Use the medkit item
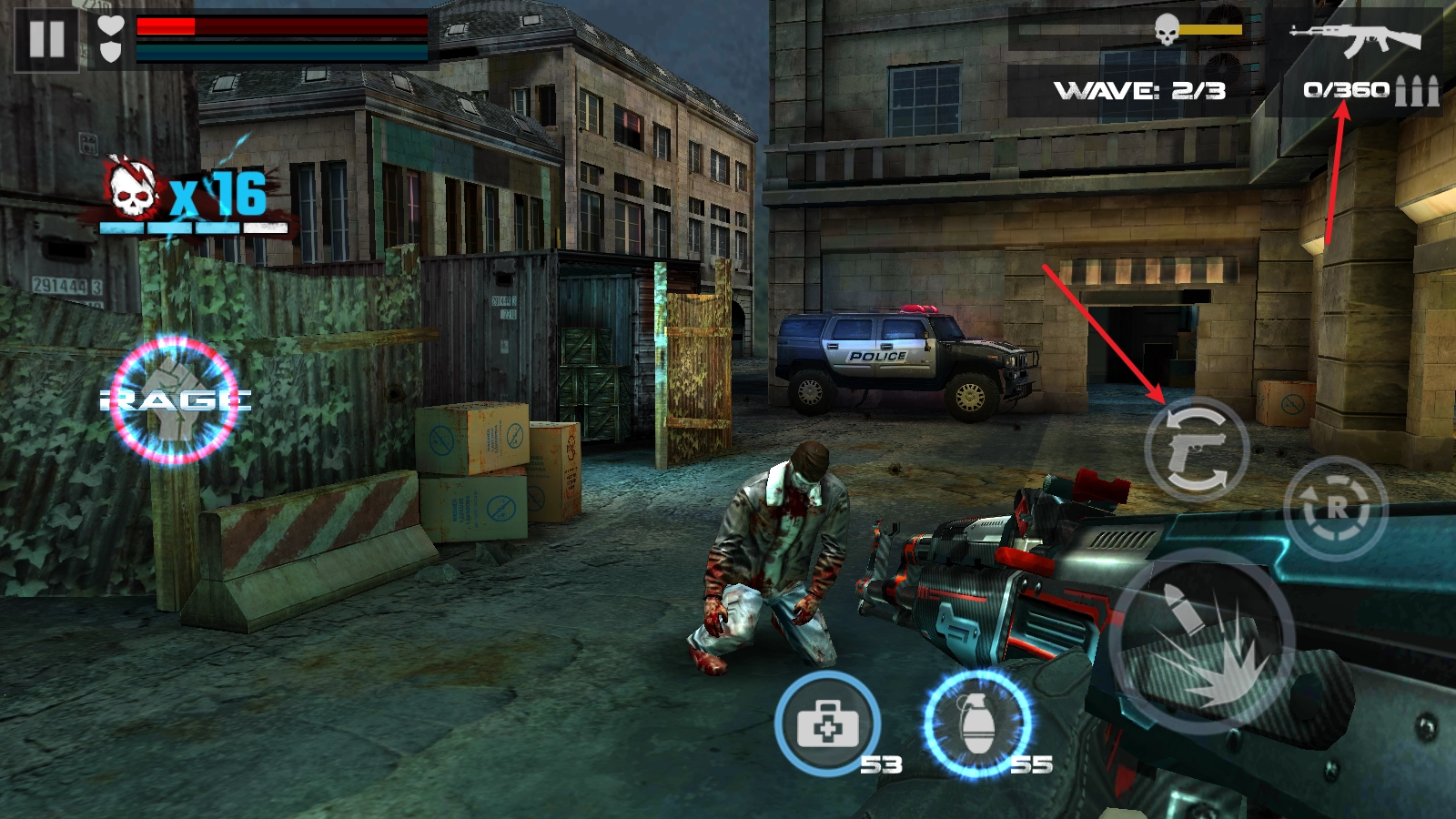Image resolution: width=1456 pixels, height=819 pixels. 827,725
